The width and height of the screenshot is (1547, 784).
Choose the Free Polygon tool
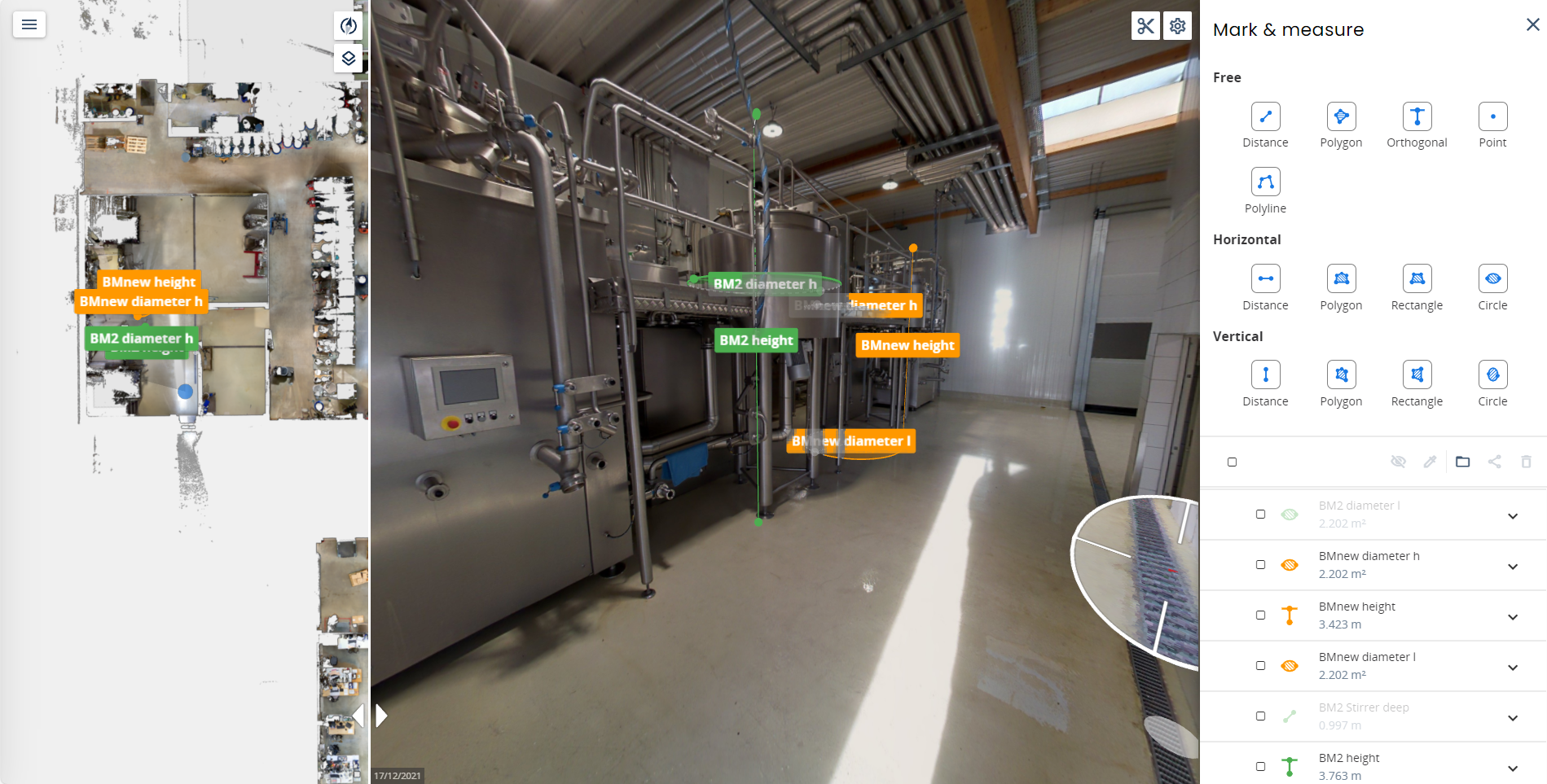[x=1341, y=116]
